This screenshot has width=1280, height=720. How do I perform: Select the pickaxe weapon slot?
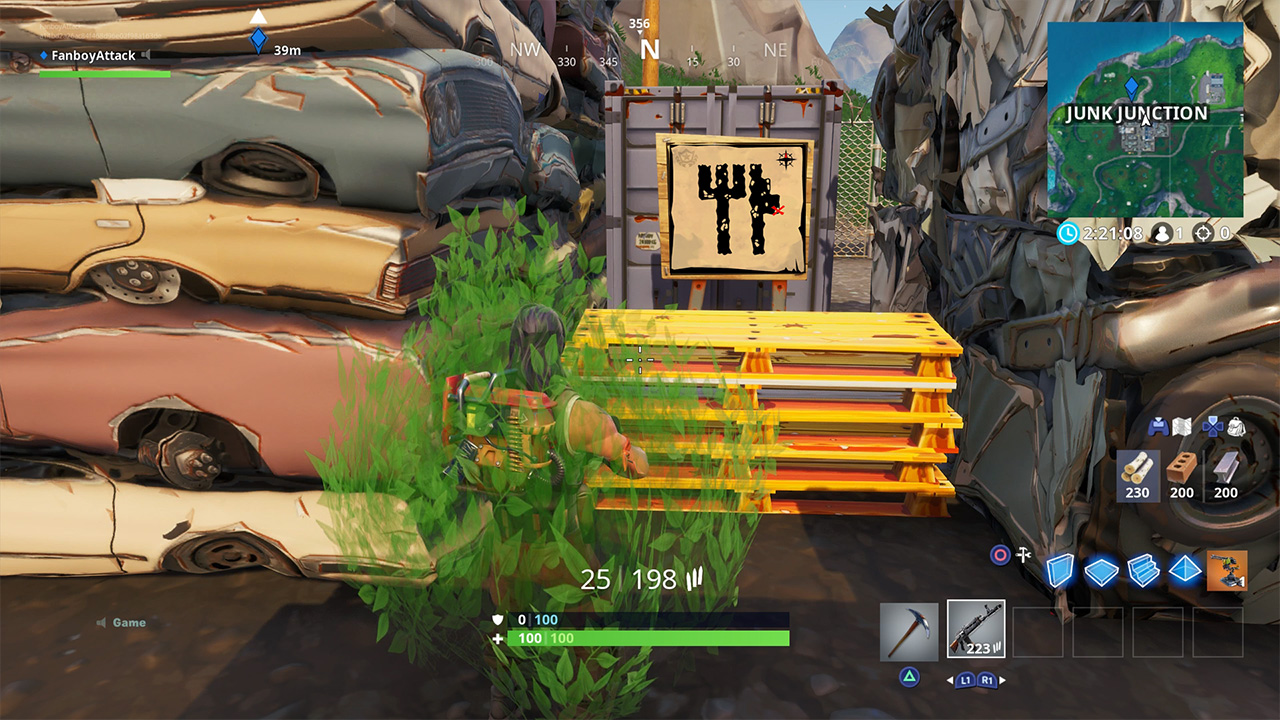[x=909, y=632]
